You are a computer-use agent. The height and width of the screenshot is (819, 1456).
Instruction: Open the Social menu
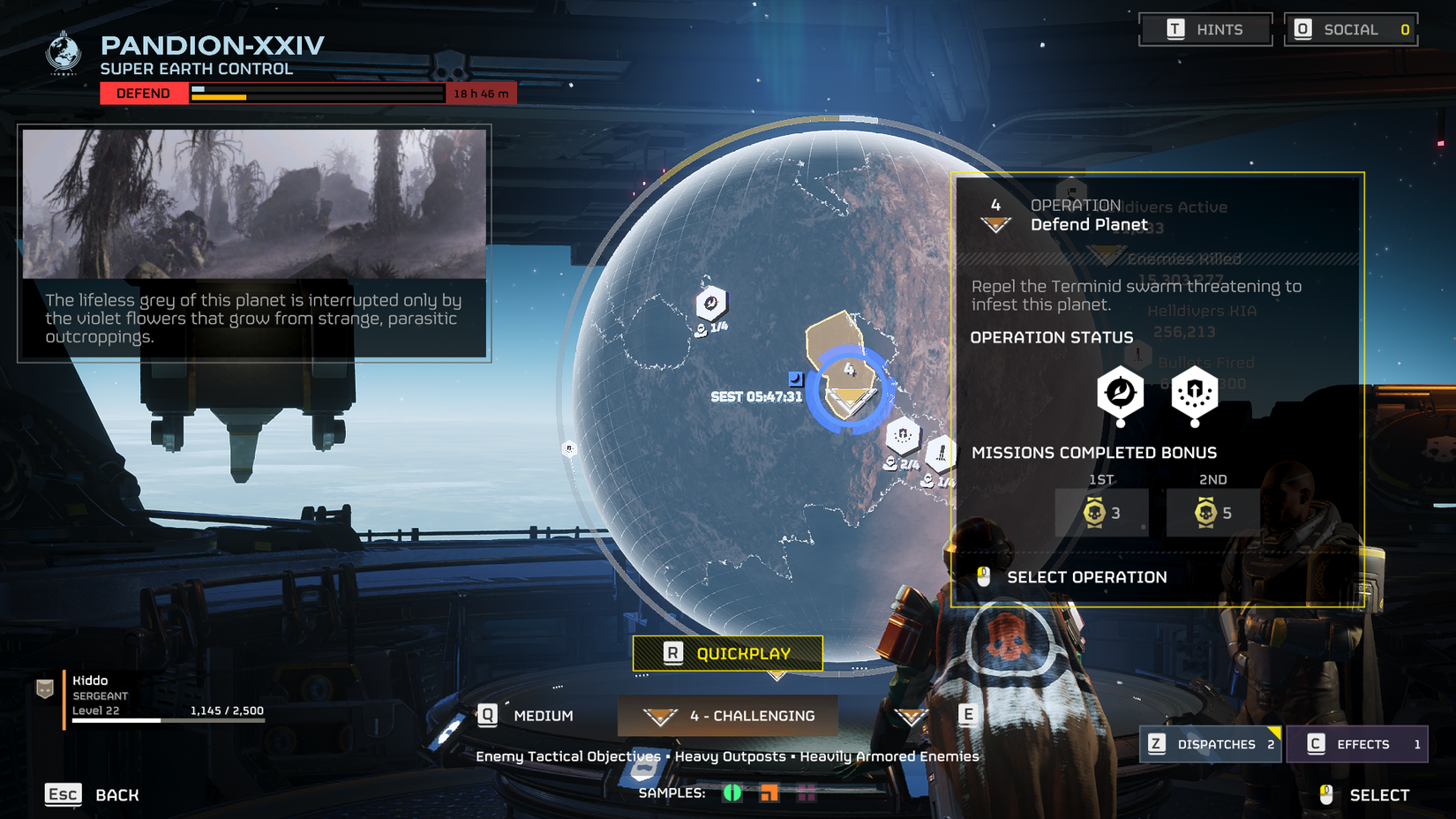click(x=1350, y=30)
